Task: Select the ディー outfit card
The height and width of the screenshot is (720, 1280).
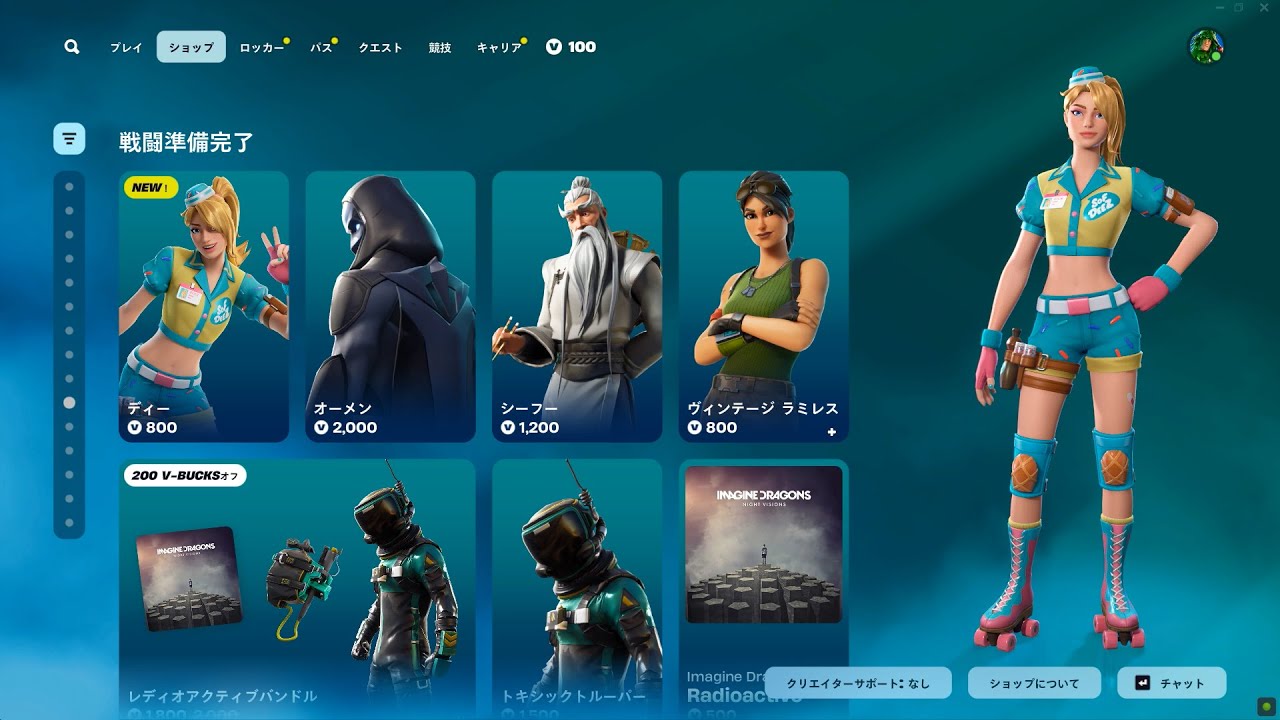Action: (204, 306)
